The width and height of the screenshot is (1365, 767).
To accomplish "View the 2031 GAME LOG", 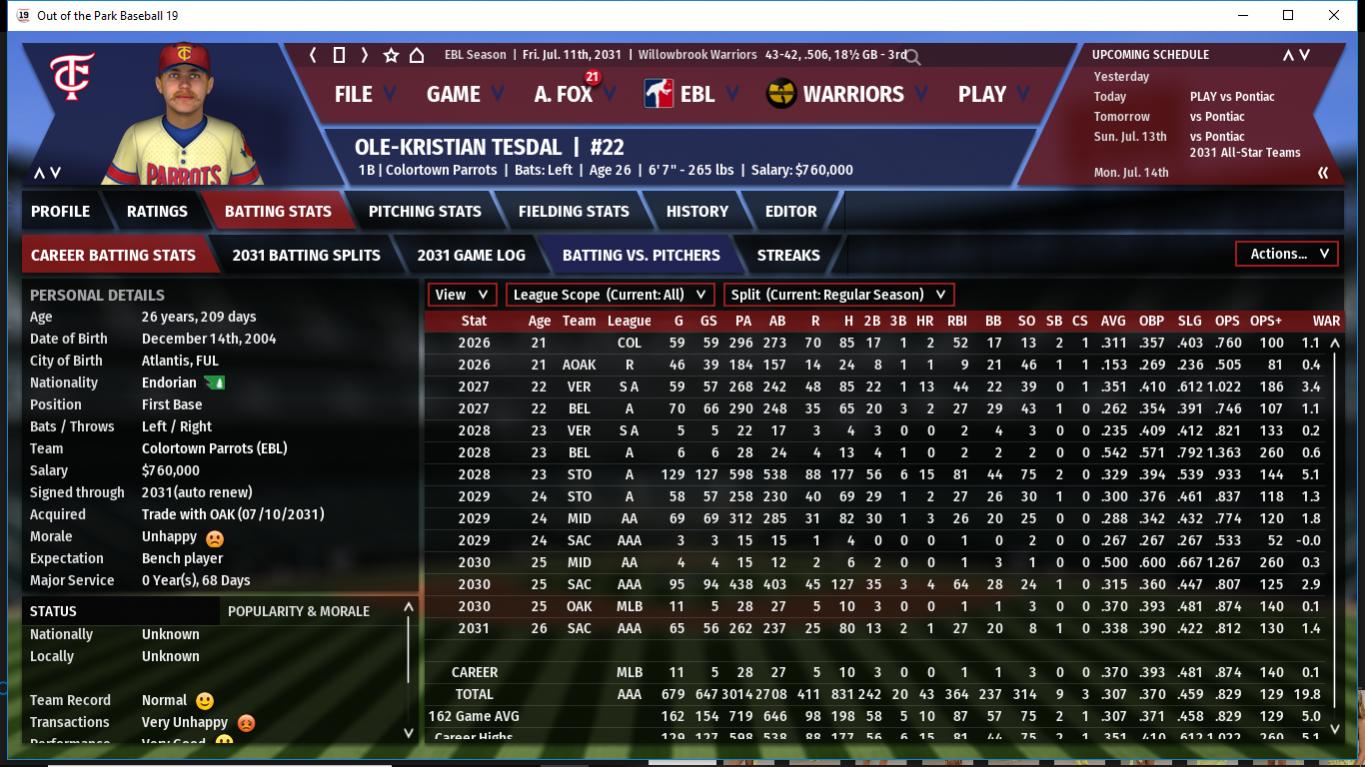I will [x=471, y=255].
